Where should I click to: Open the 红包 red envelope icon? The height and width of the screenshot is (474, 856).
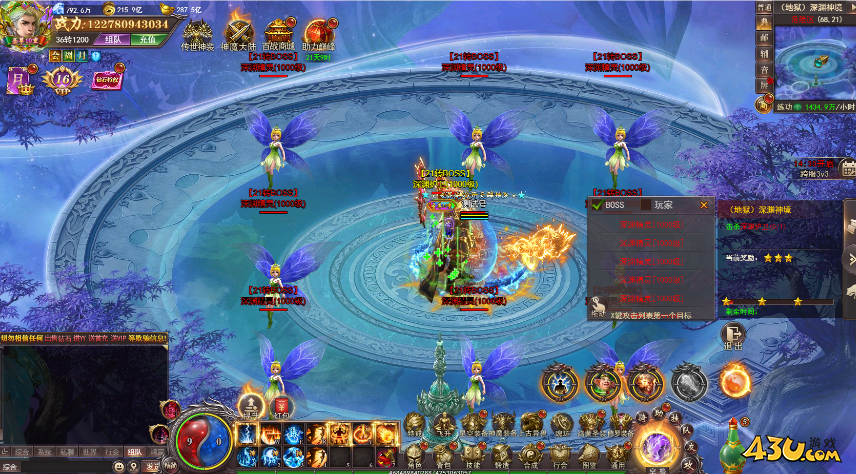pyautogui.click(x=283, y=405)
